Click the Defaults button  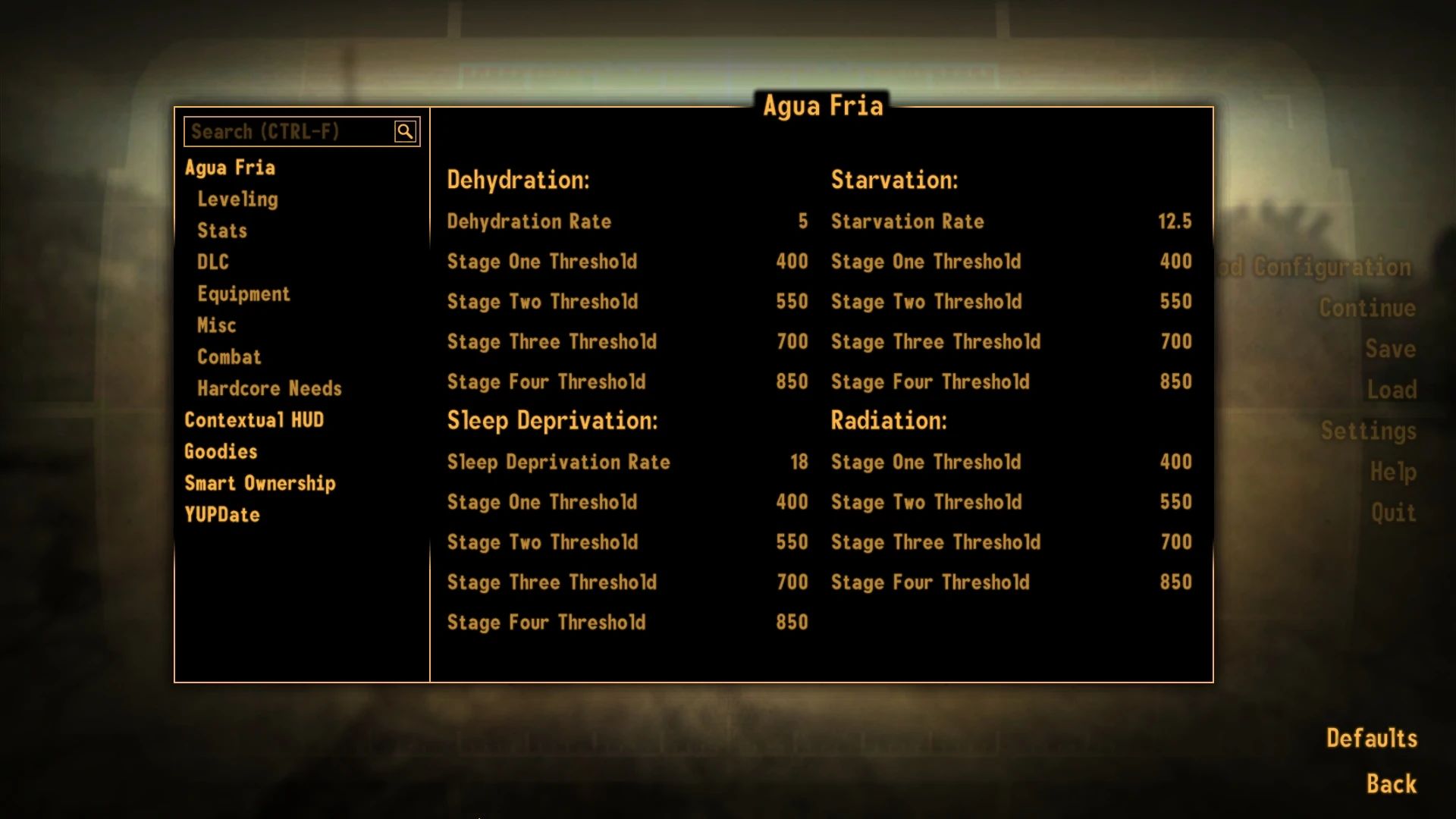[x=1371, y=736]
